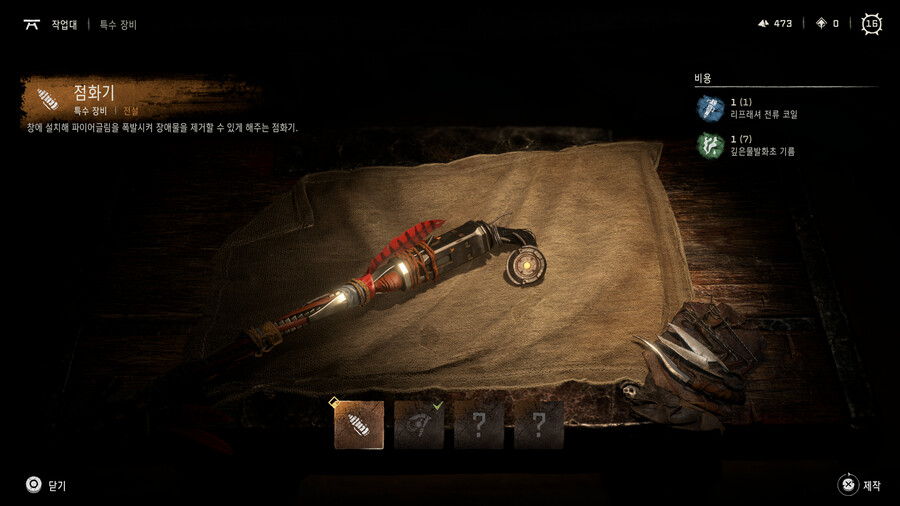Switch to the 특수 장비 category
Image resolution: width=900 pixels, height=506 pixels.
(x=118, y=24)
